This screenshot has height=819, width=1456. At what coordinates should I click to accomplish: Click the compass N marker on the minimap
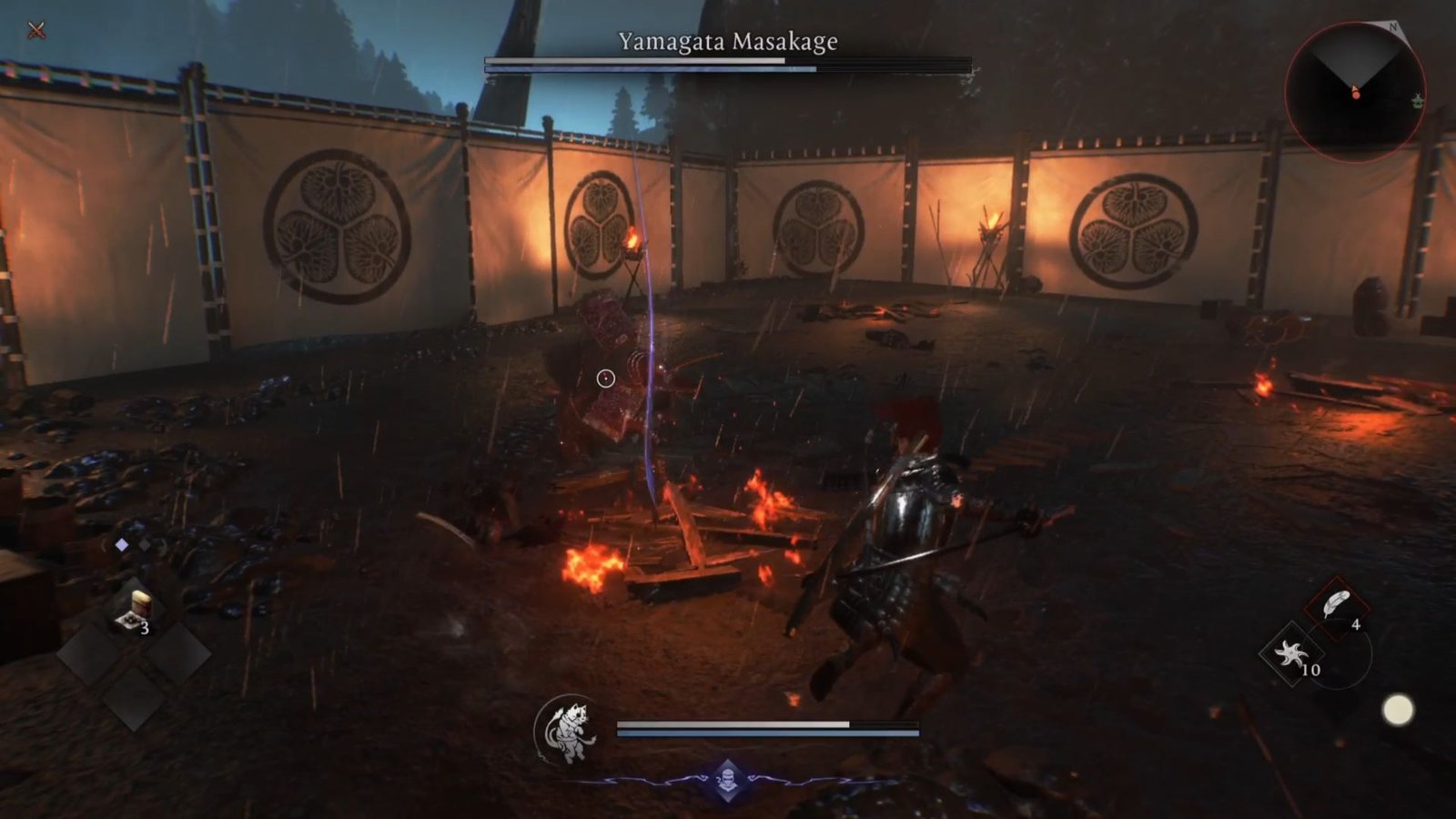pyautogui.click(x=1392, y=27)
